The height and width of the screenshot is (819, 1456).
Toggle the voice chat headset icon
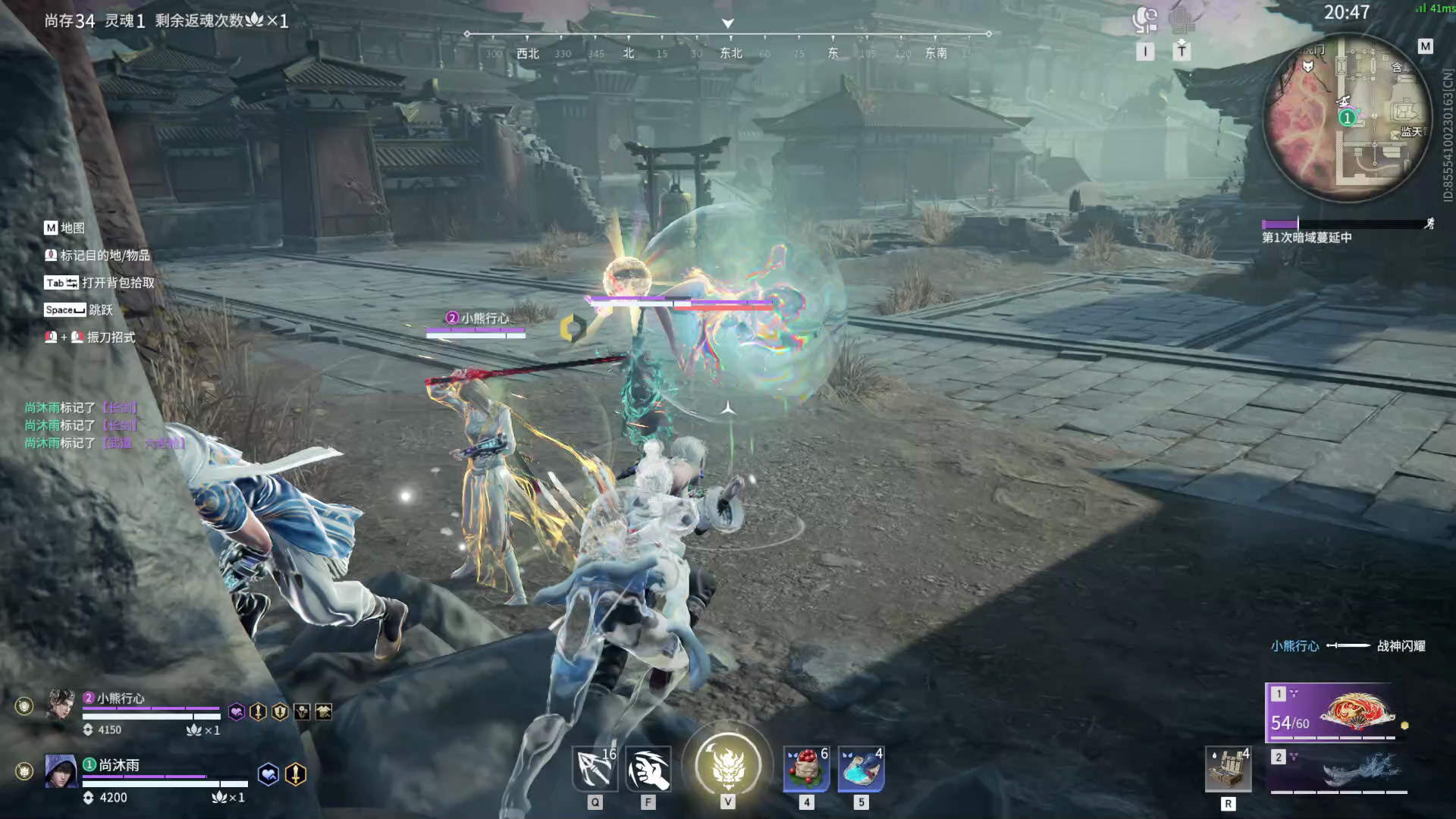[1145, 20]
